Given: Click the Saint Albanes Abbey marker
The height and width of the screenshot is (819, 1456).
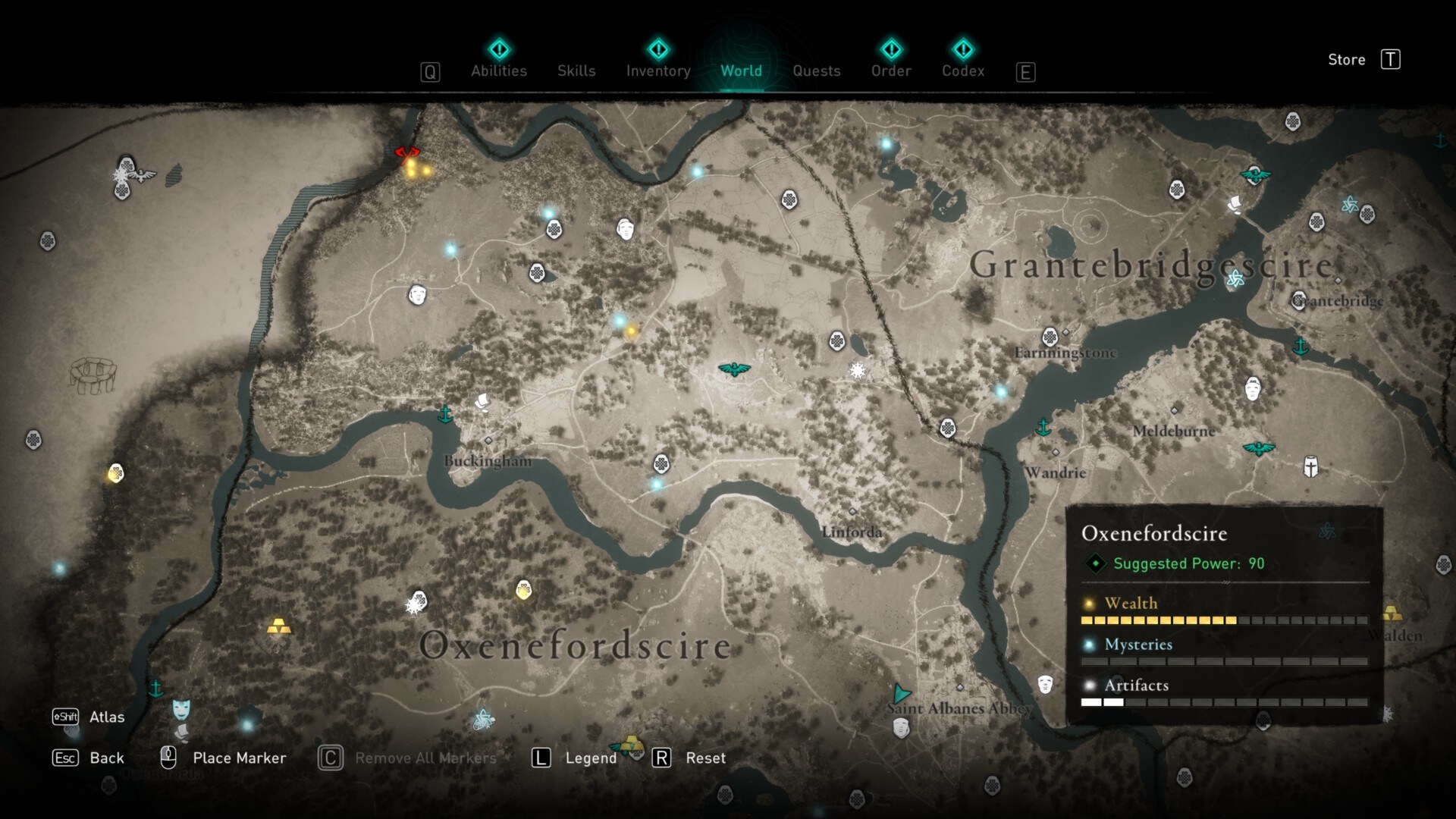Looking at the screenshot, I should [x=901, y=694].
